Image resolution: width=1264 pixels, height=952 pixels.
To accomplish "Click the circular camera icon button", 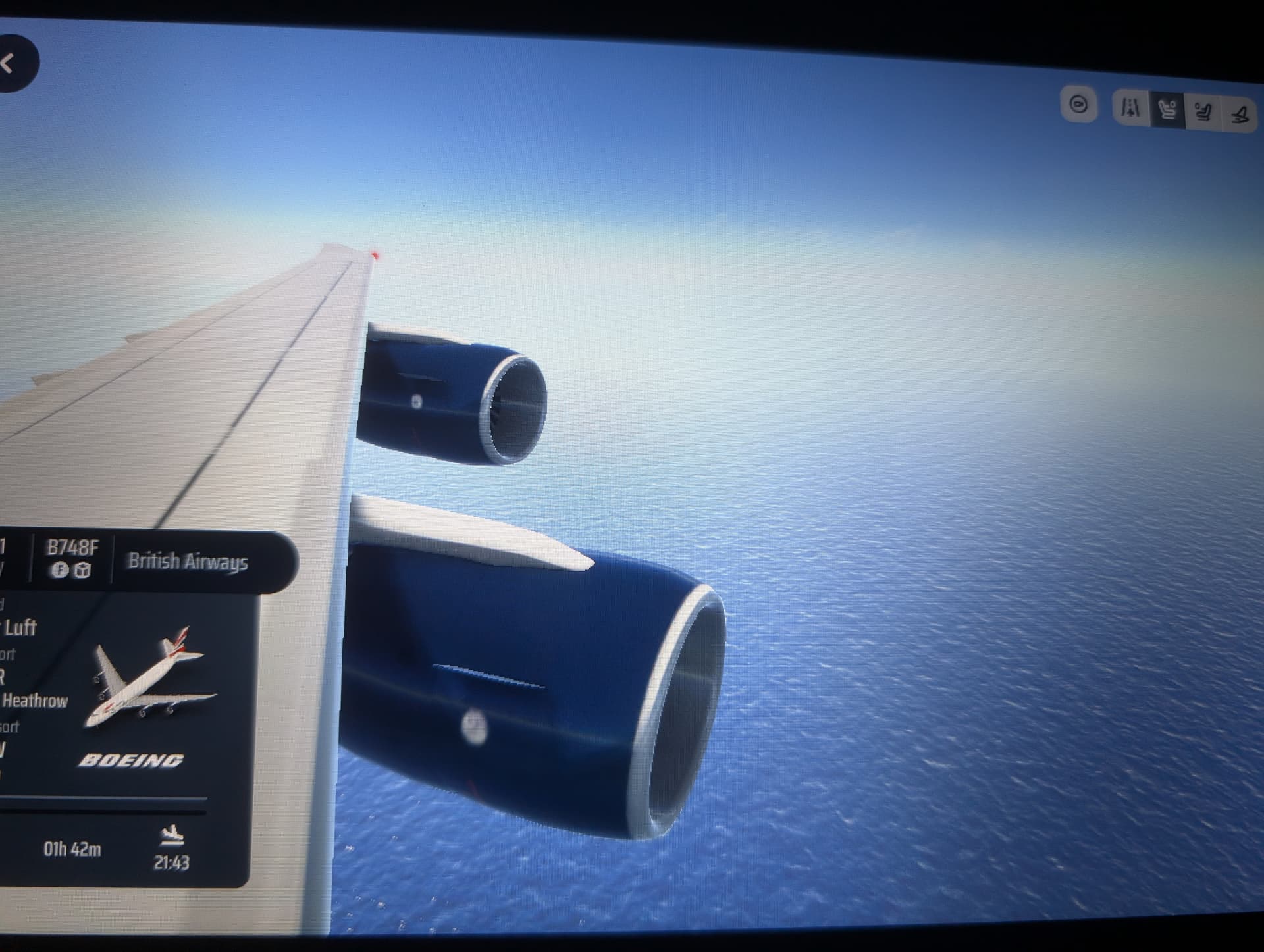I will tap(1078, 105).
